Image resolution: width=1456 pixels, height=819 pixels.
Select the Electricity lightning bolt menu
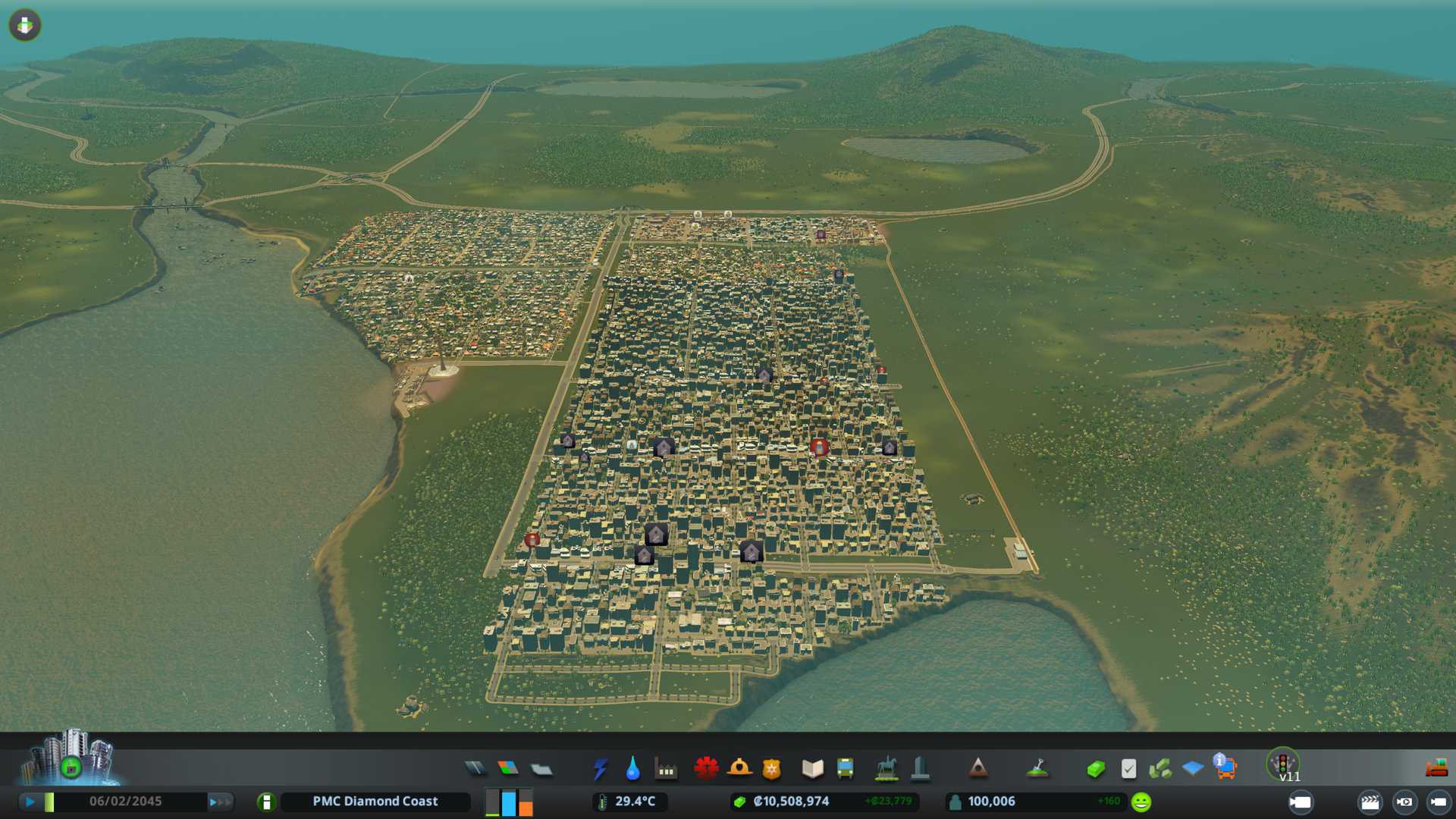(x=600, y=769)
